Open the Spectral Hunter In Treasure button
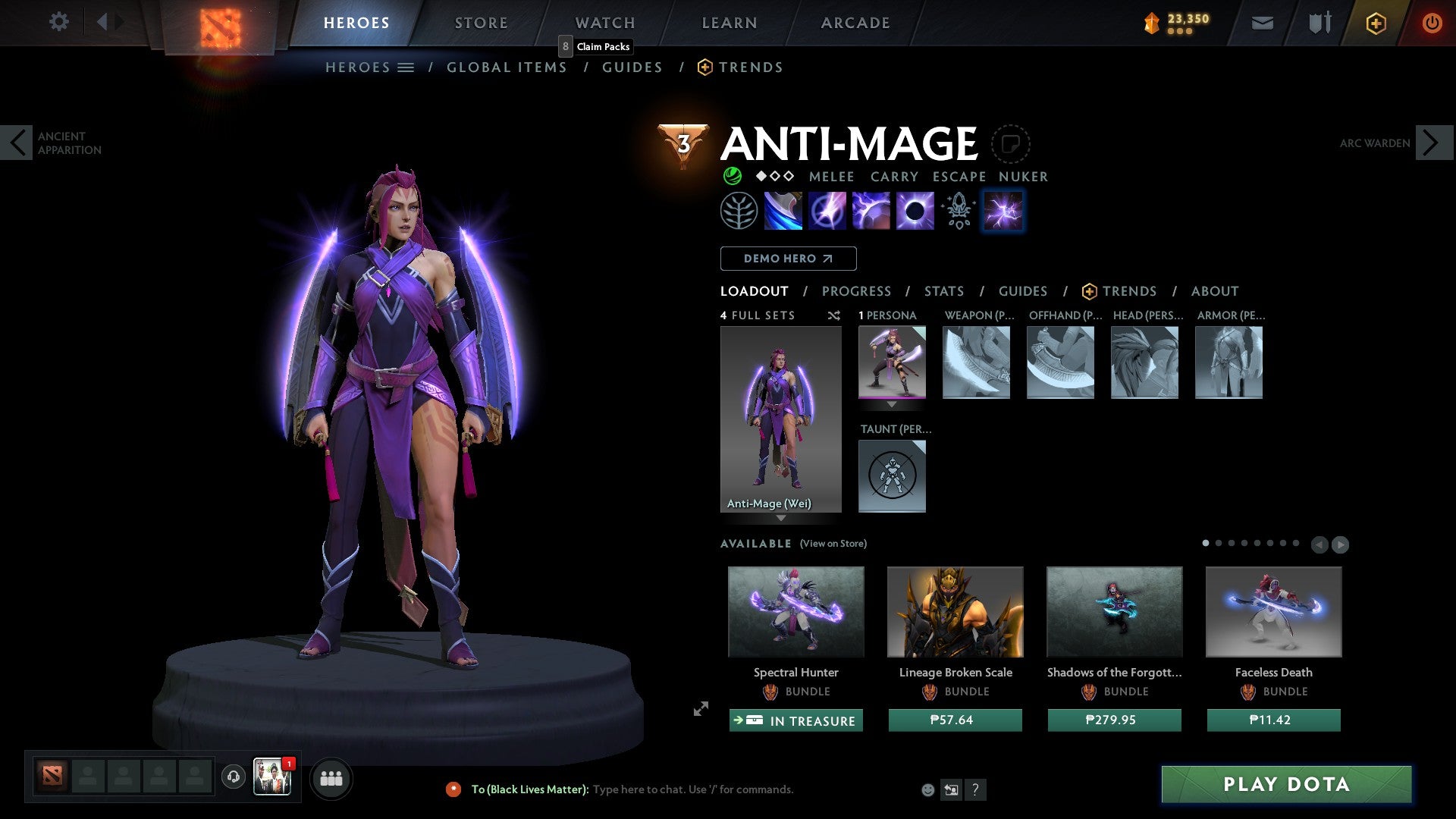The width and height of the screenshot is (1456, 819). (795, 720)
